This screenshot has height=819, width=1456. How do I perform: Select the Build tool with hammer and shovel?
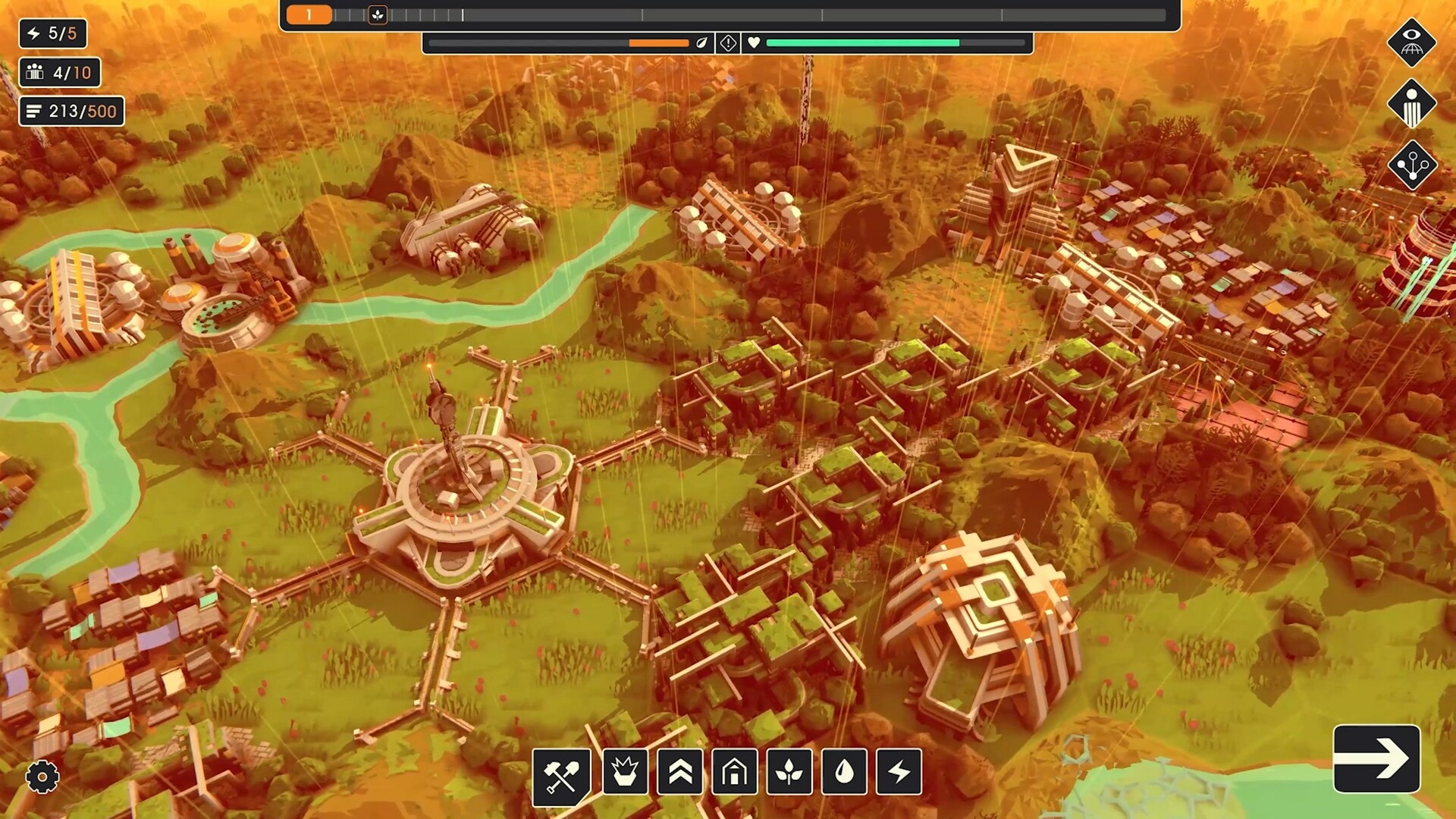coord(562,773)
